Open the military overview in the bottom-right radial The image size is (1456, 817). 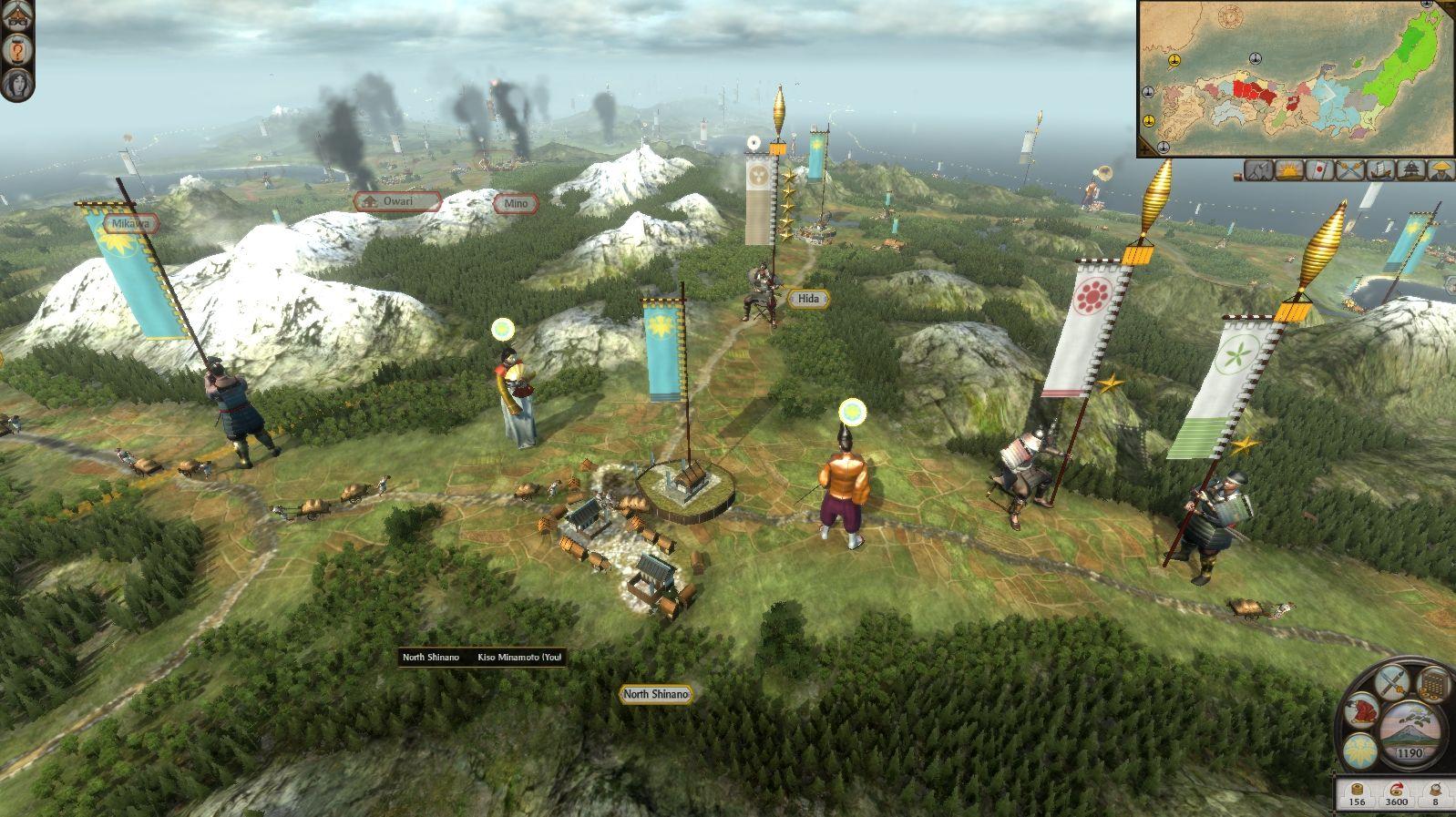(1391, 683)
